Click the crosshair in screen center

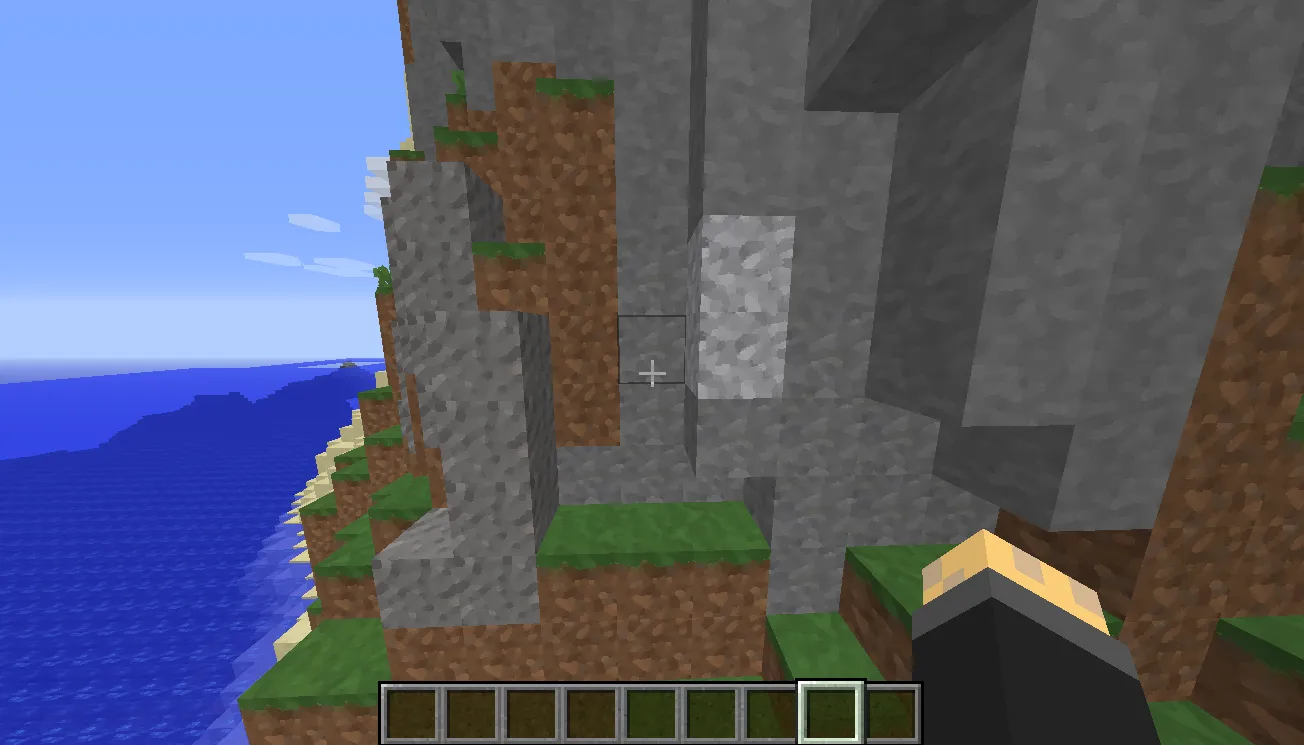click(652, 372)
